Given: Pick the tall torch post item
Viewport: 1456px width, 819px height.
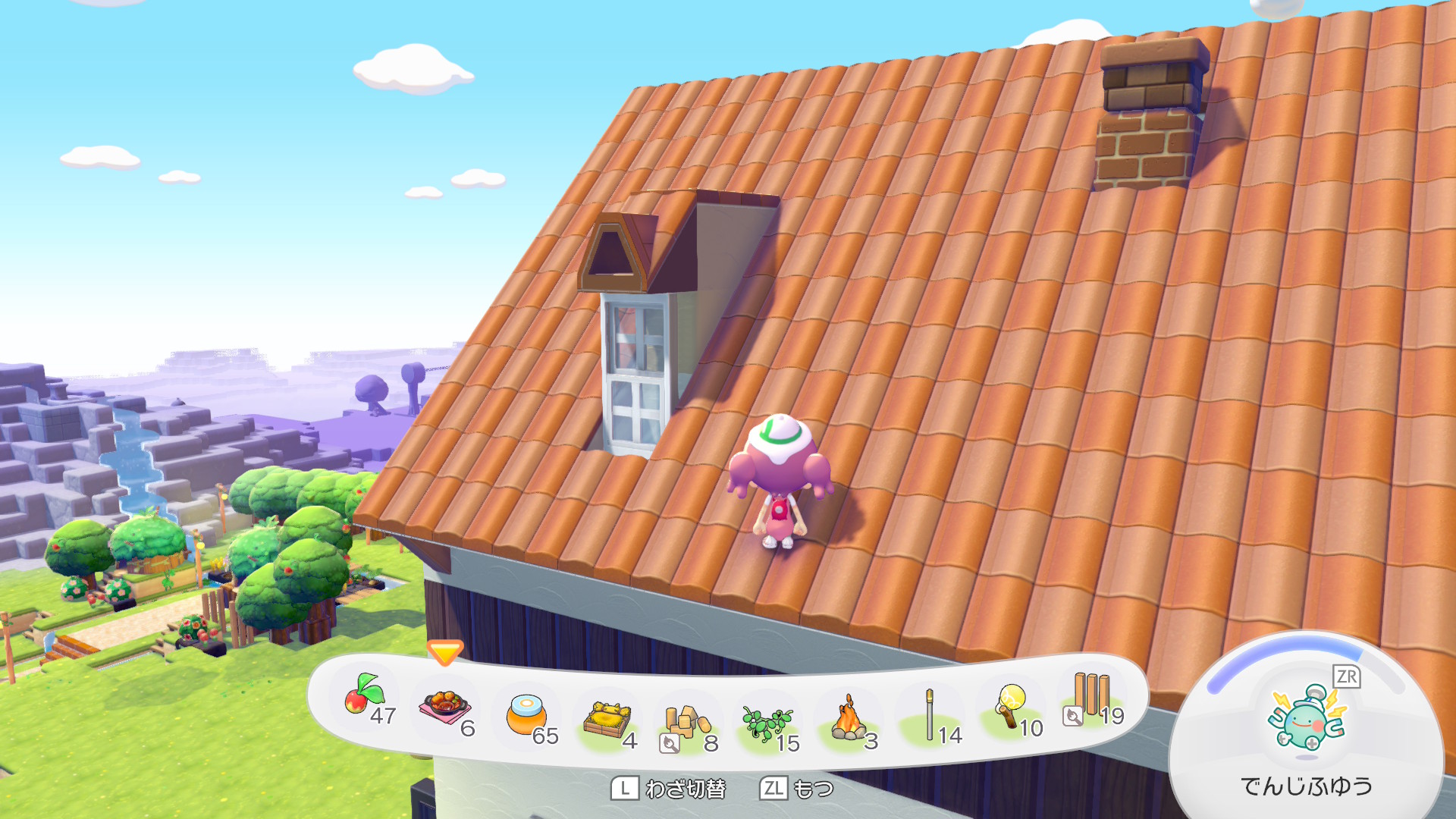Looking at the screenshot, I should coord(930,715).
